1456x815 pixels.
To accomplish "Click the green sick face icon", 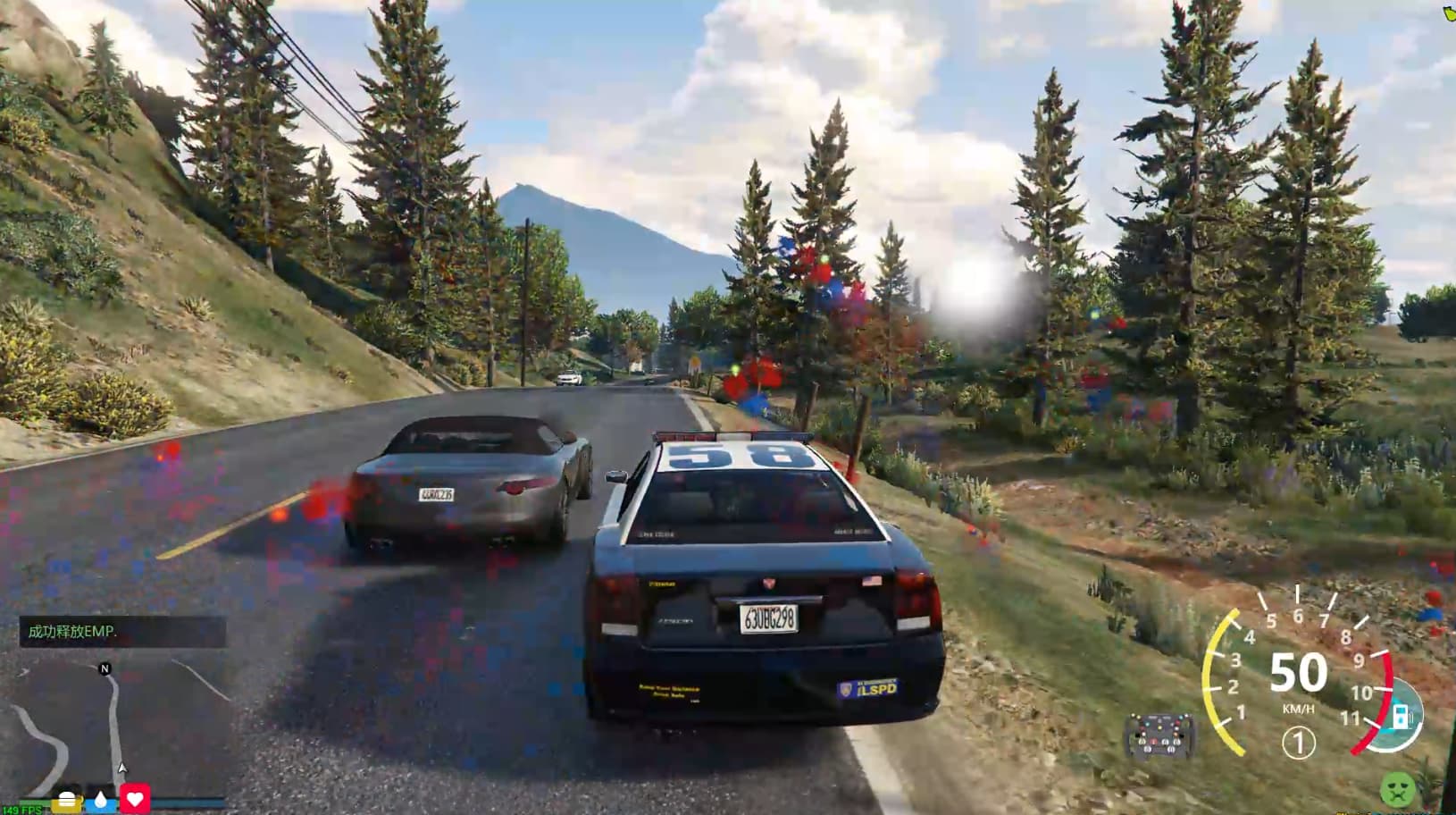I will (1395, 790).
